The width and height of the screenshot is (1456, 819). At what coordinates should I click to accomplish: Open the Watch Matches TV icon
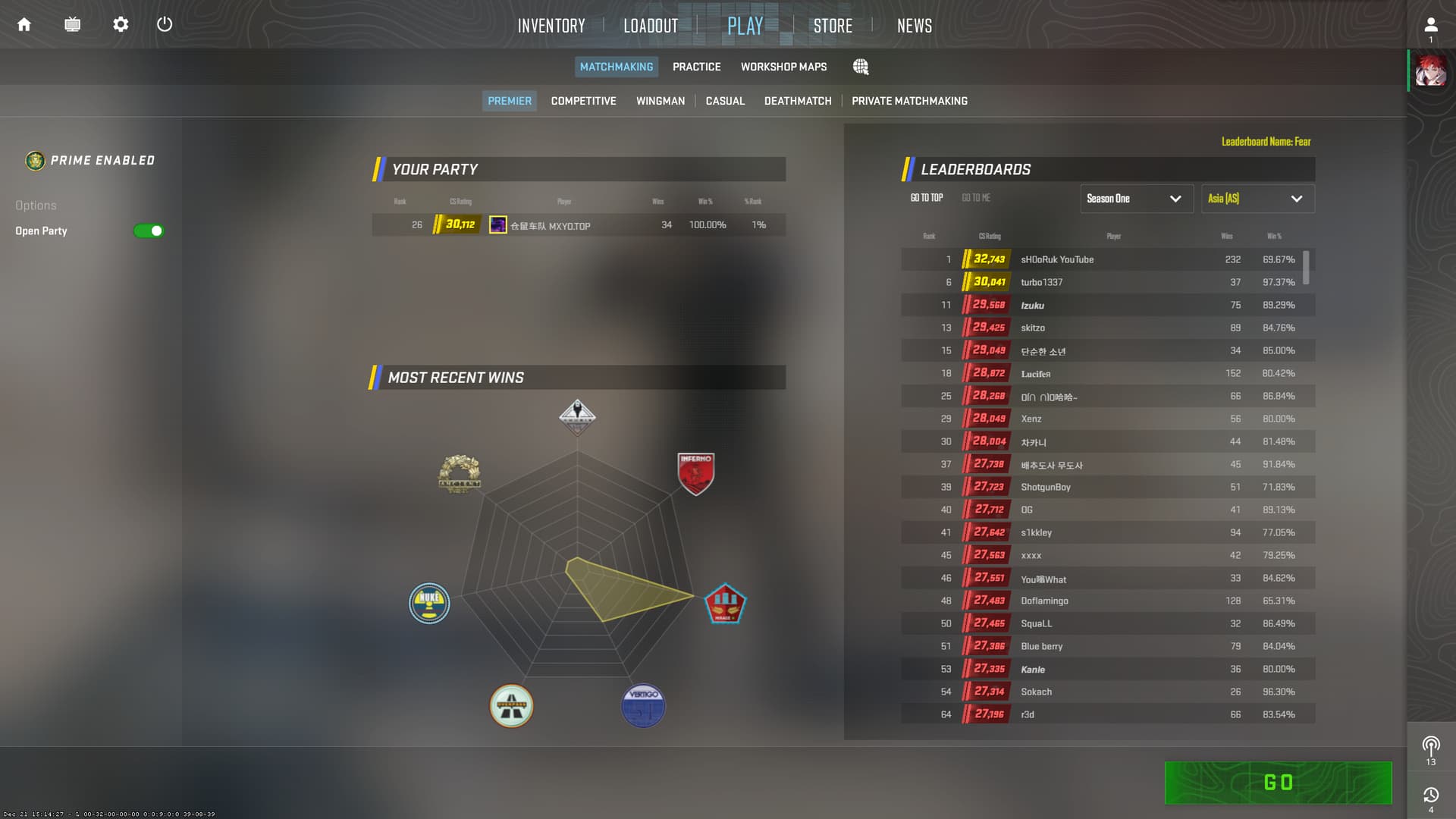pos(73,24)
